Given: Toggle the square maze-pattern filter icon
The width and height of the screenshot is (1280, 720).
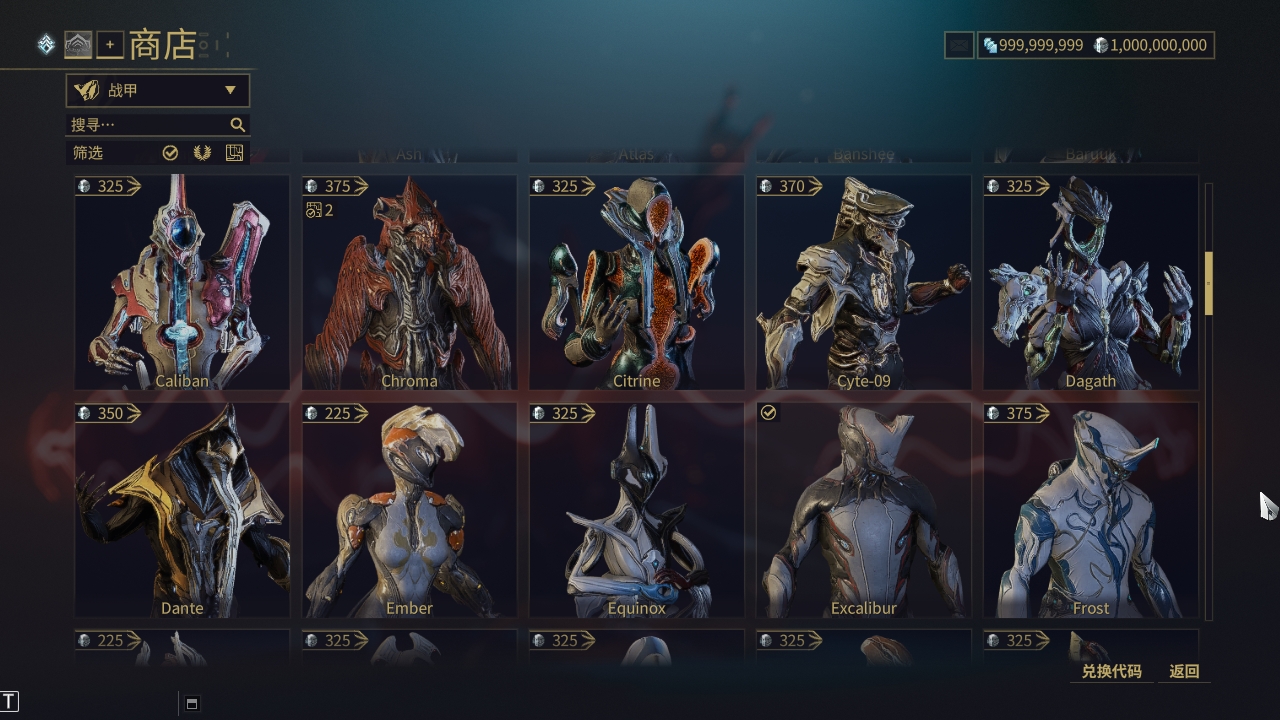Looking at the screenshot, I should tap(234, 153).
